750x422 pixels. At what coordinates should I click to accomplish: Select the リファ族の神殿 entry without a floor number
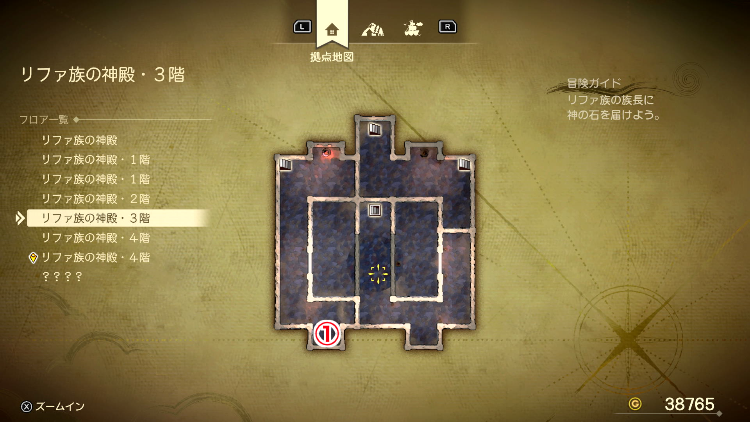click(79, 140)
